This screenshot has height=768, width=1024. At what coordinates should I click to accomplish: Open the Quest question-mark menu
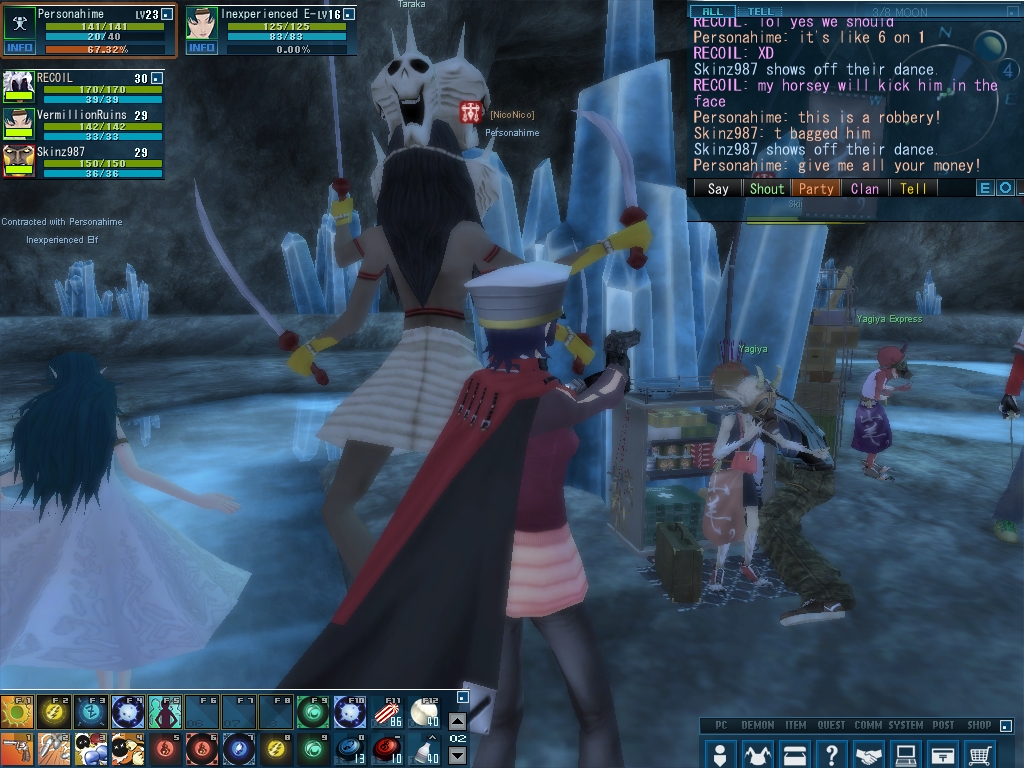click(x=832, y=753)
